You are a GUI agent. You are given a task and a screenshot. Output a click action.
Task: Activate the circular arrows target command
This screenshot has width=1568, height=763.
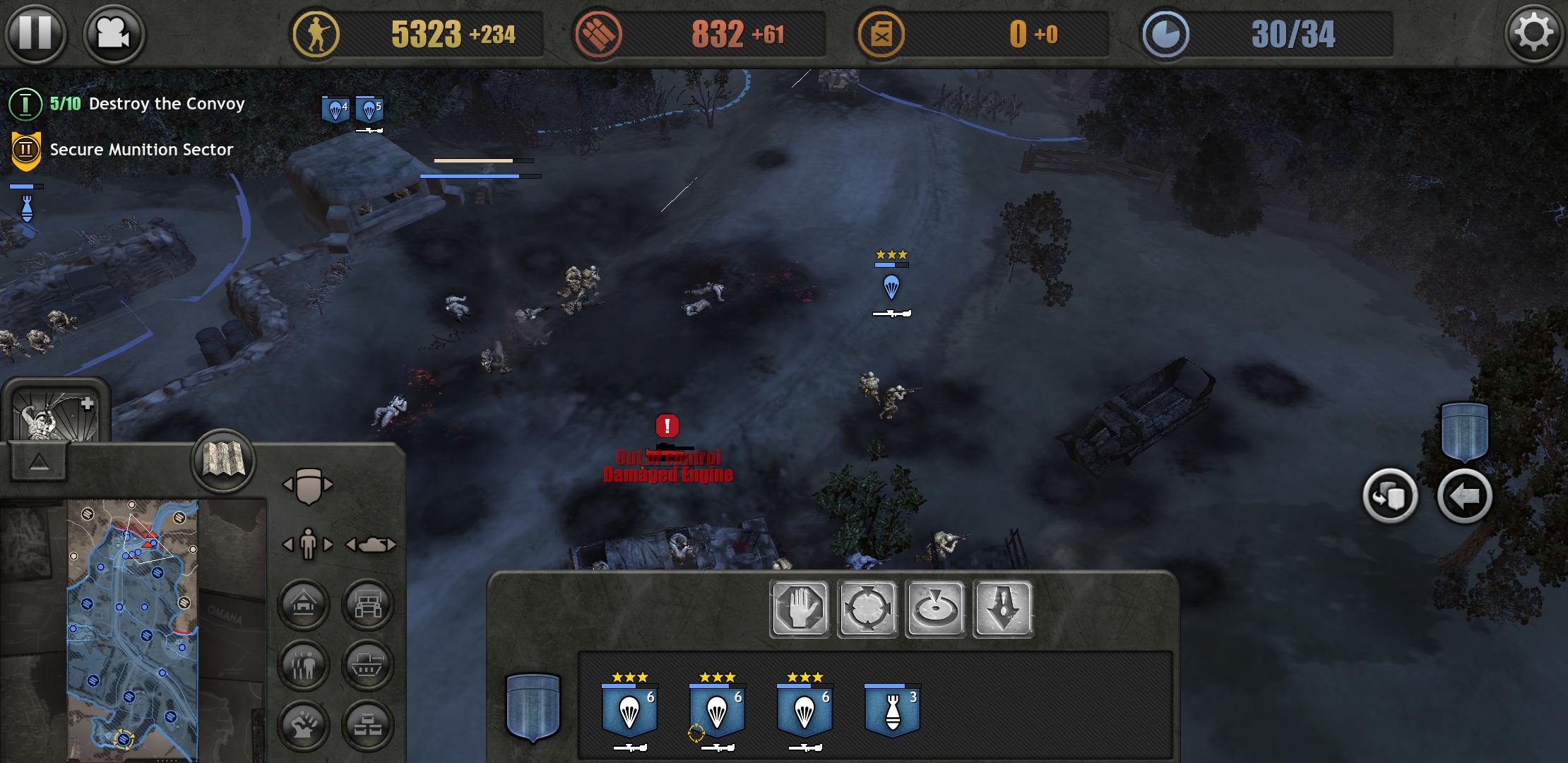coord(867,608)
